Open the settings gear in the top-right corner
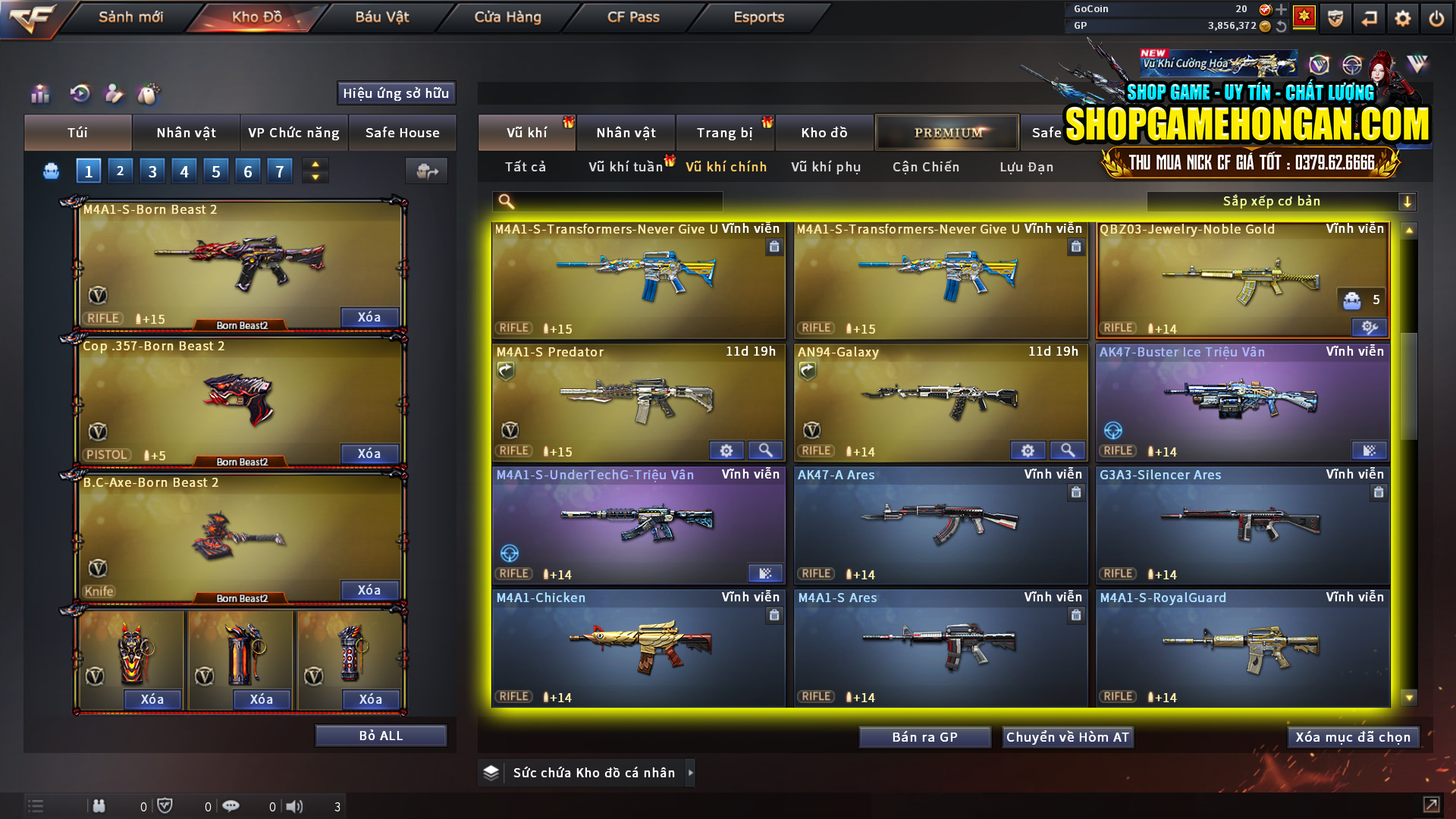Viewport: 1456px width, 819px height. point(1402,17)
